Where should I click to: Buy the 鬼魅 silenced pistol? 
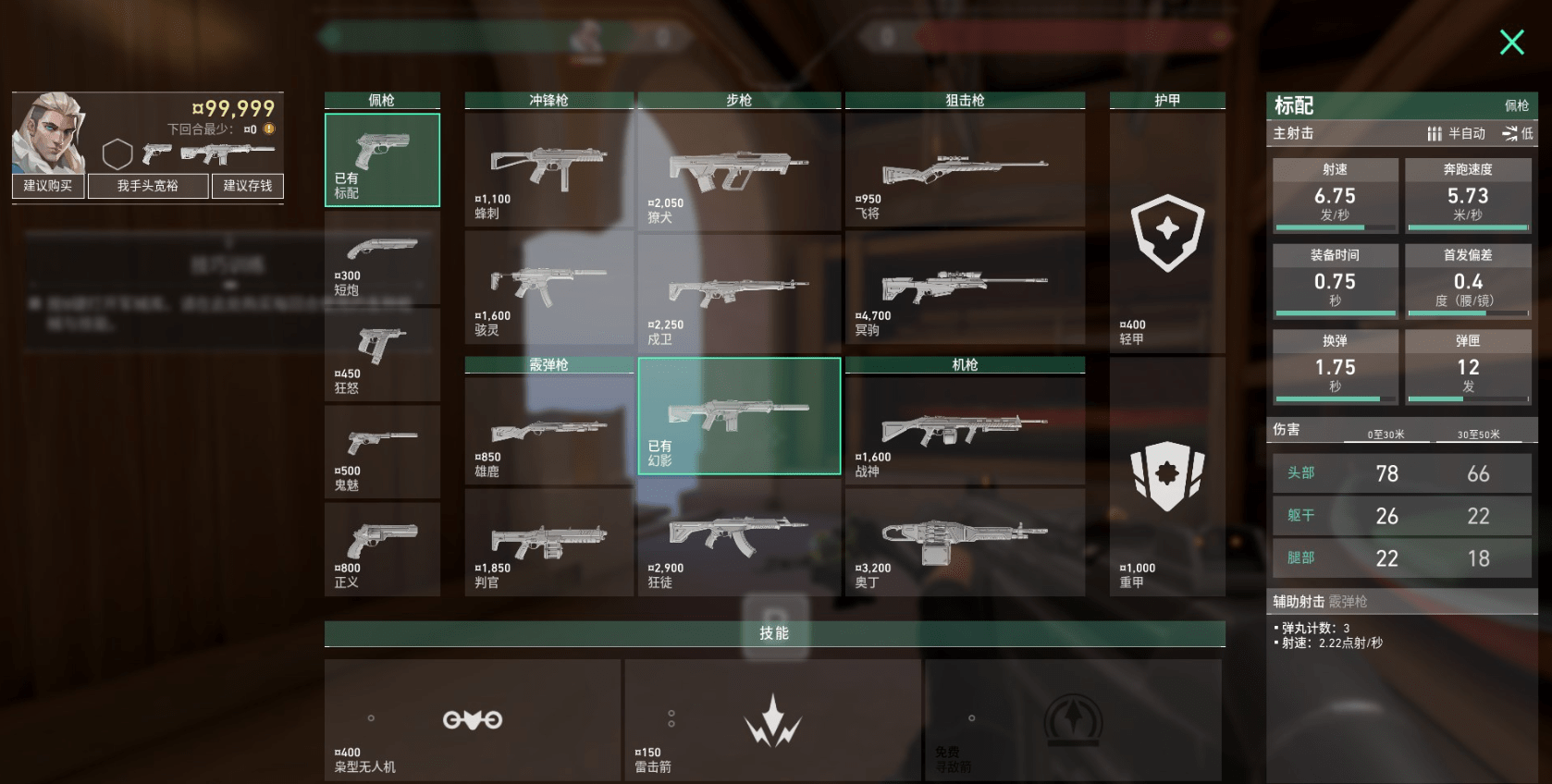[382, 452]
